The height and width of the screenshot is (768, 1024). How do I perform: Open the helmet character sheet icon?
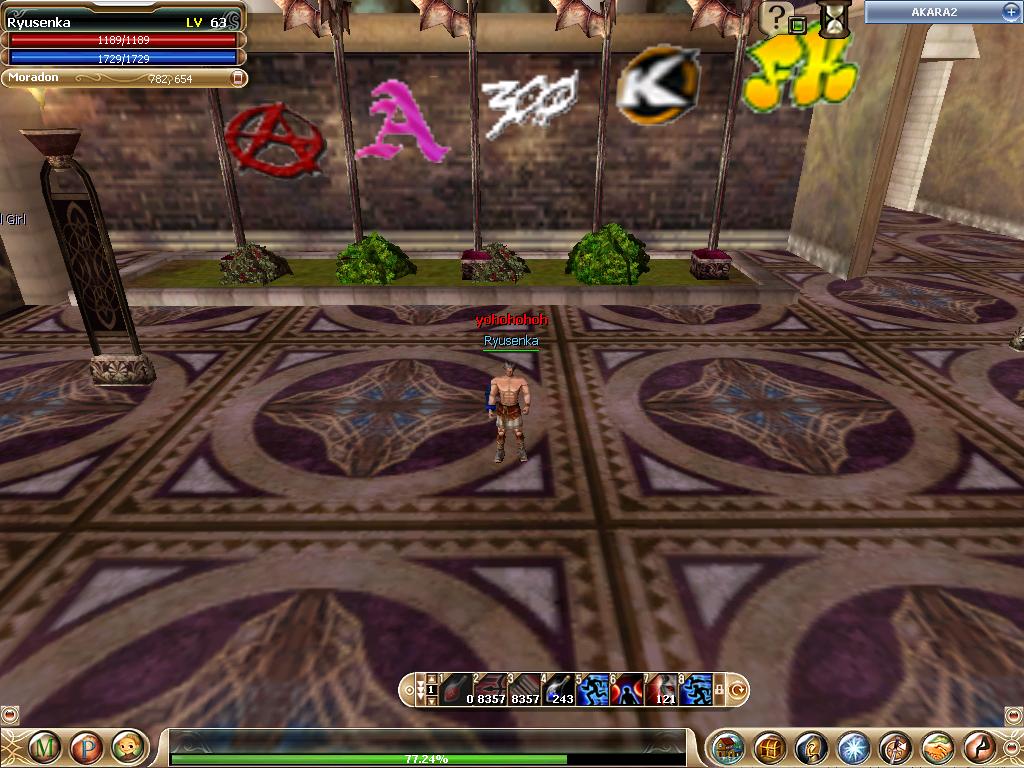tap(811, 748)
